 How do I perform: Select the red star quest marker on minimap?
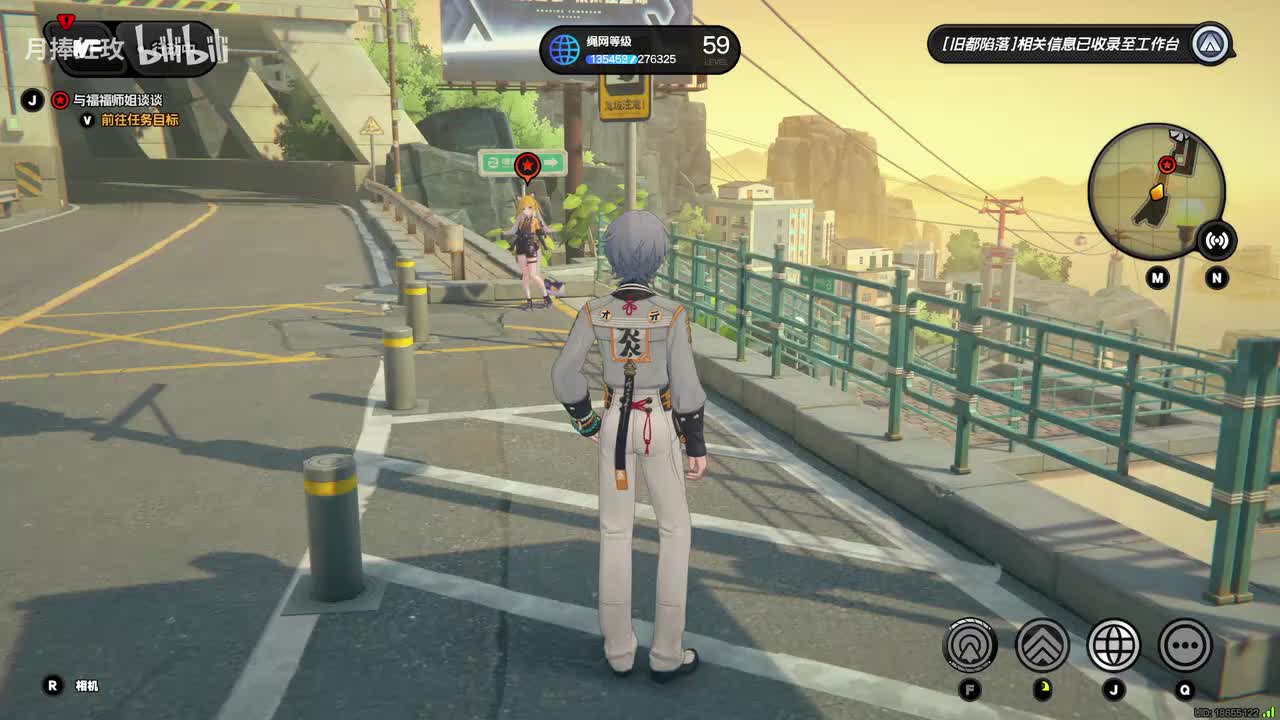coord(1166,165)
